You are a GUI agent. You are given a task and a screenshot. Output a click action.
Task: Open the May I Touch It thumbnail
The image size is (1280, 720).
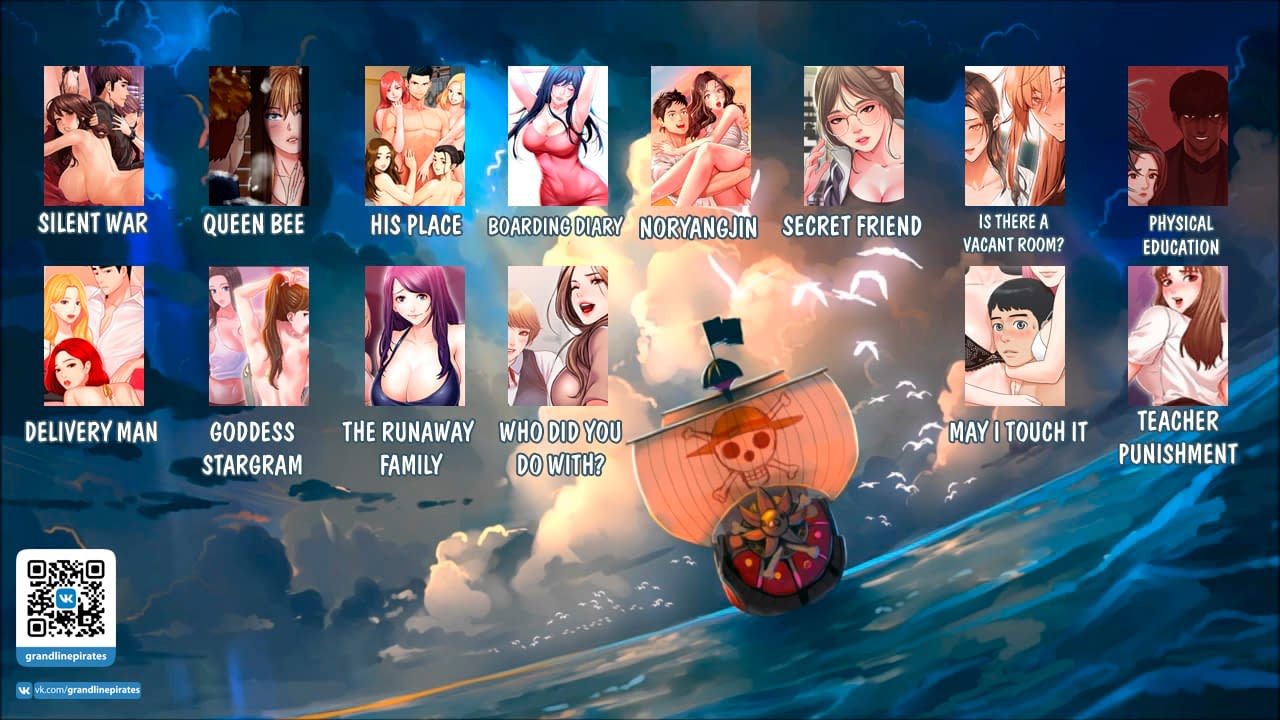(x=1015, y=336)
